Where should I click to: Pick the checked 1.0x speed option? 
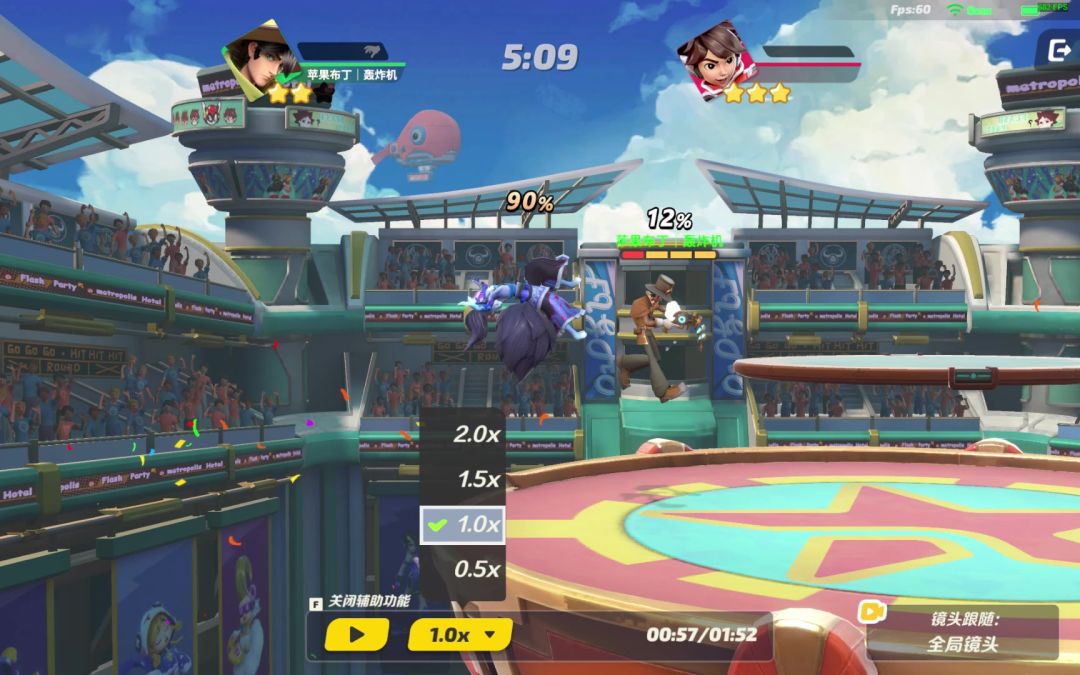tap(463, 524)
